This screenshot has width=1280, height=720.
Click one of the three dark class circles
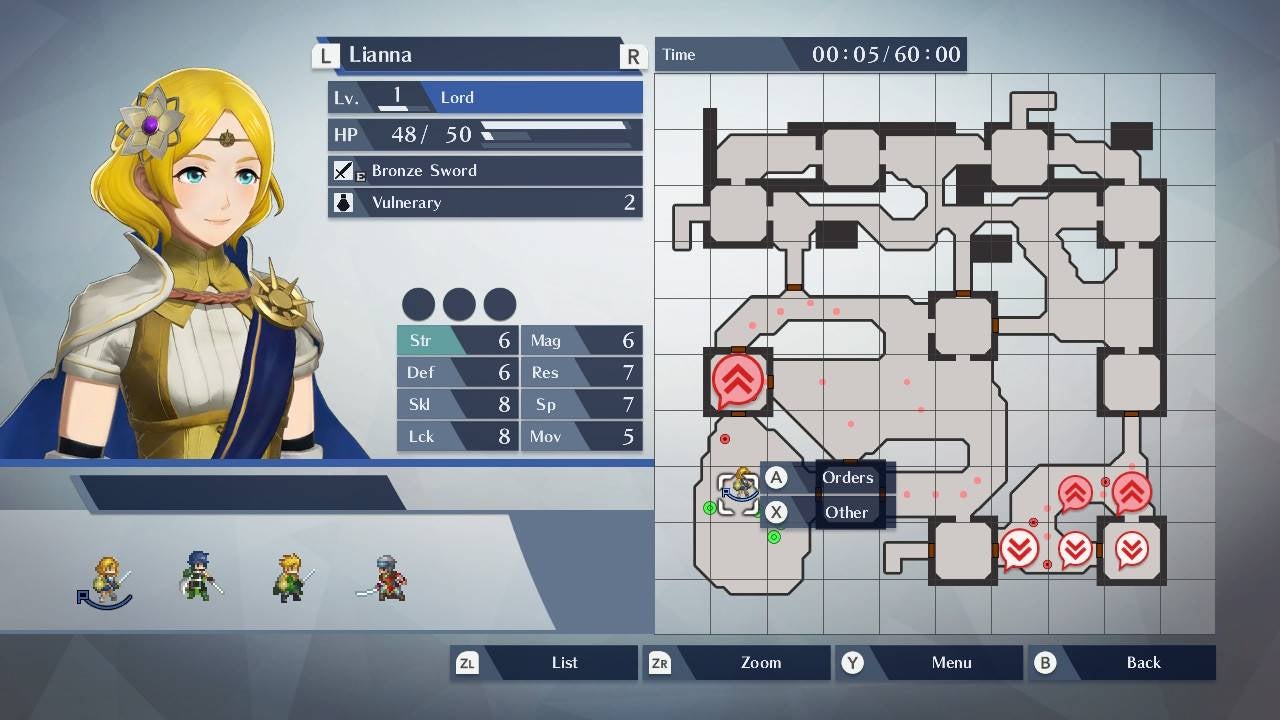[418, 304]
